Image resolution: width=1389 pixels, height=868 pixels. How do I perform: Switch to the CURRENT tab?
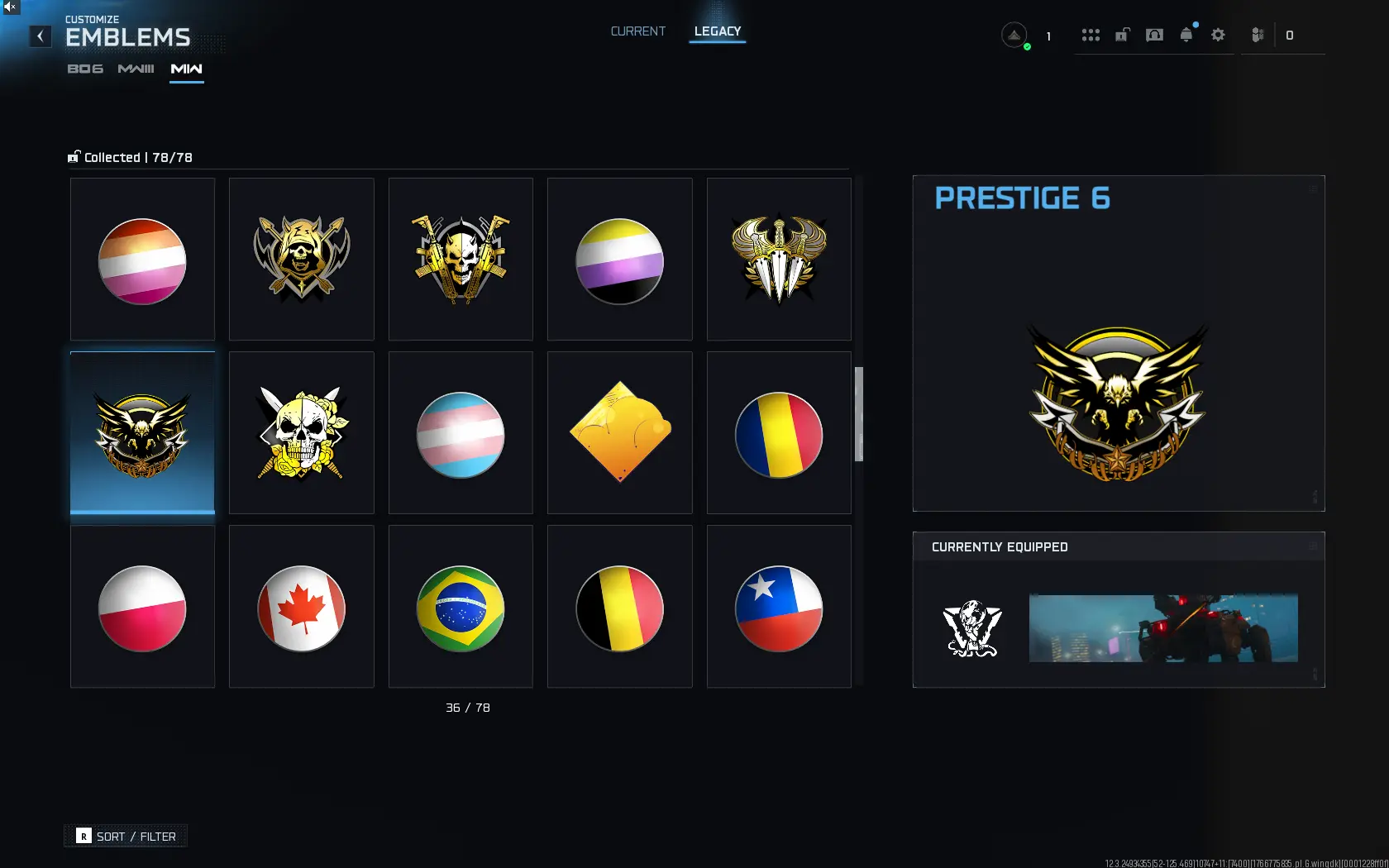click(637, 31)
